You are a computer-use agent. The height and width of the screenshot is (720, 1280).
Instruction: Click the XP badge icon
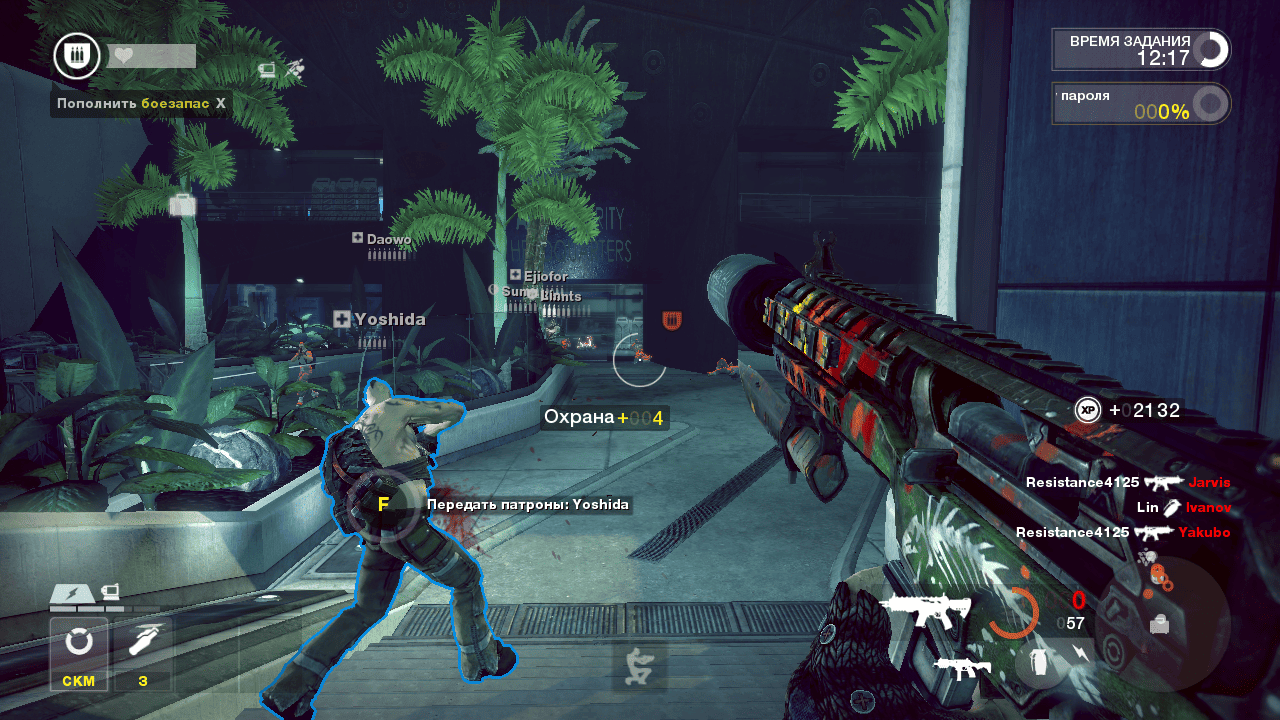[x=1087, y=410]
